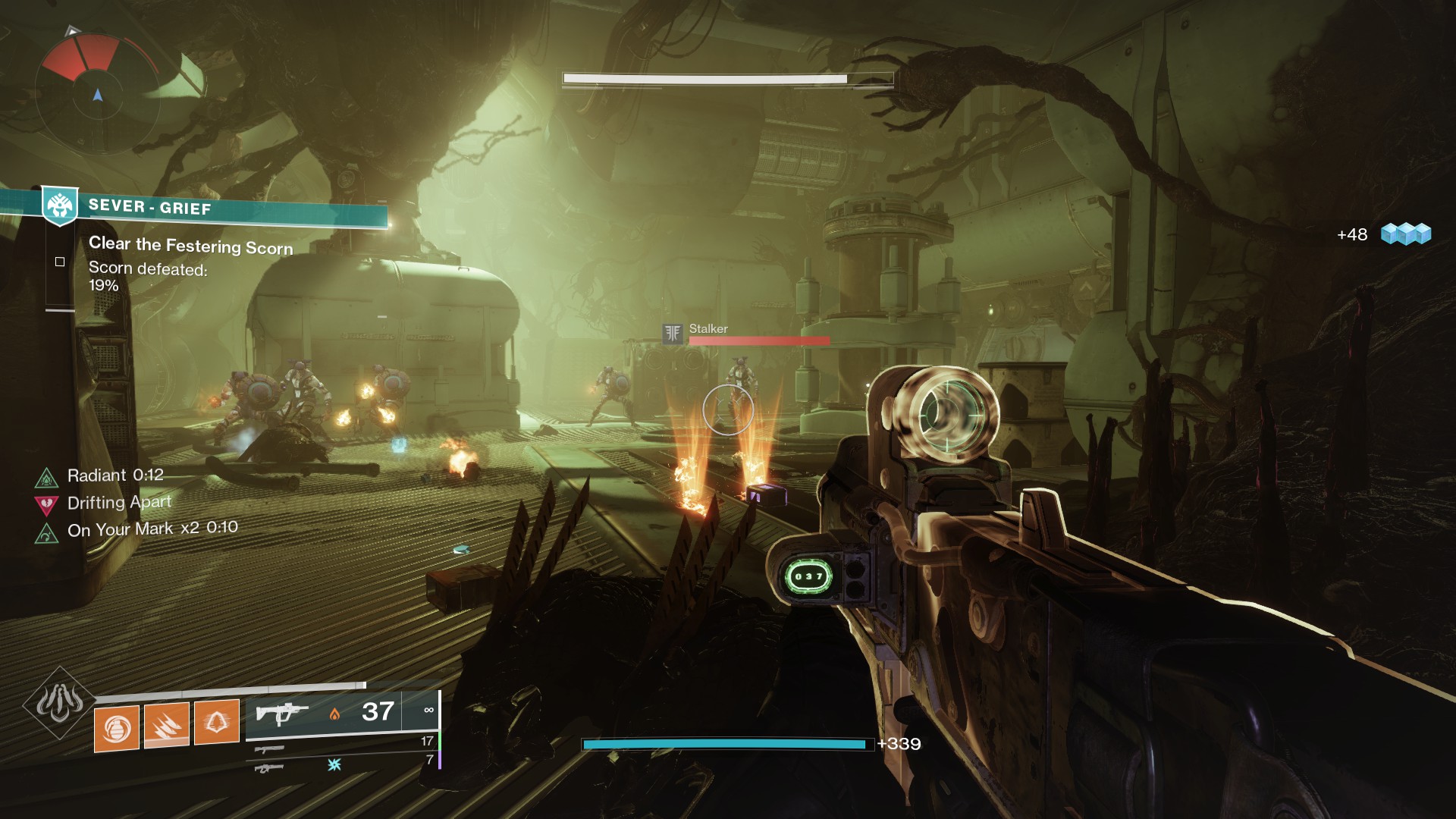
Task: Use the orange class ability icon
Action: point(217,721)
